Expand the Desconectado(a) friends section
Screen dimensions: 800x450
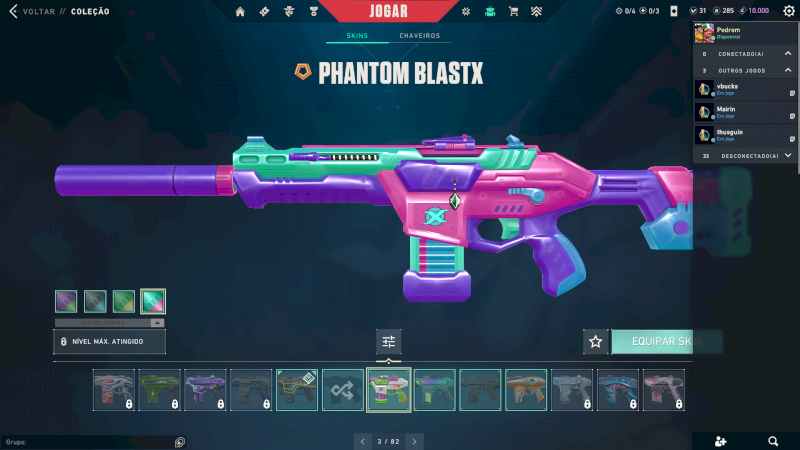click(787, 155)
